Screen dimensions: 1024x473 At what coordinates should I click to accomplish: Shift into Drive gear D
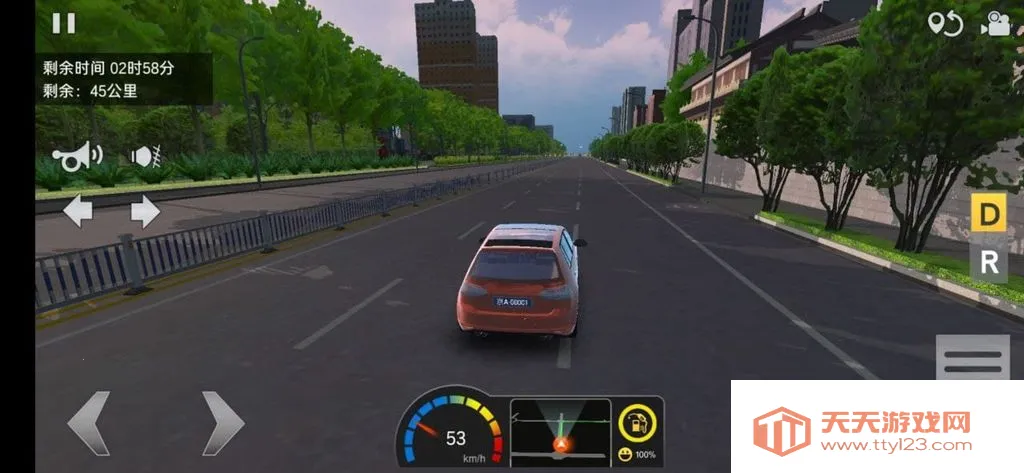(x=989, y=214)
